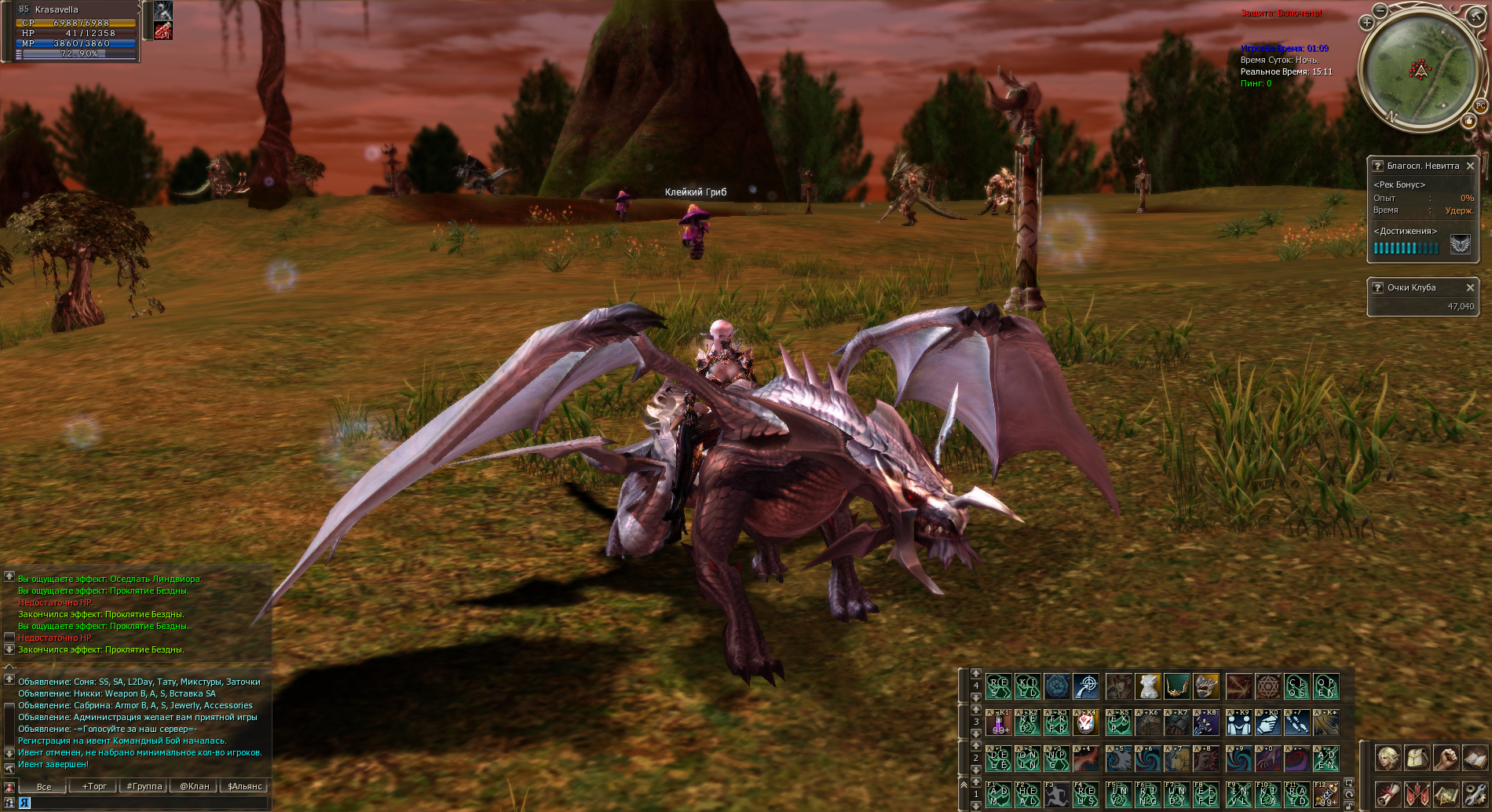The image size is (1492, 812).
Task: Use the purple potion in the K1 slot
Action: point(999,722)
